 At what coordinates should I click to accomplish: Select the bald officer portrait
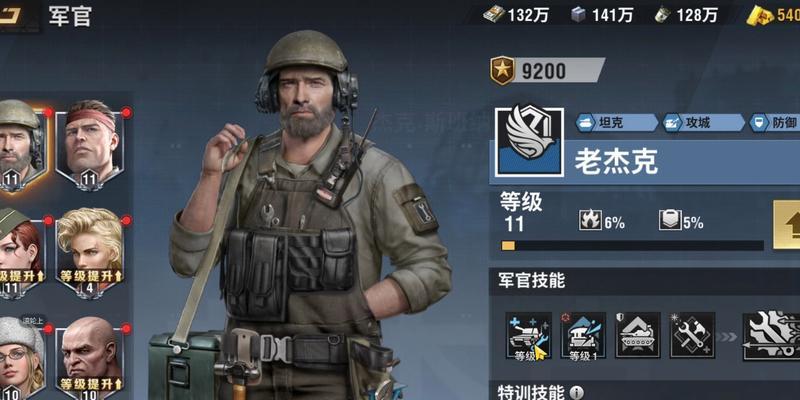pos(90,358)
